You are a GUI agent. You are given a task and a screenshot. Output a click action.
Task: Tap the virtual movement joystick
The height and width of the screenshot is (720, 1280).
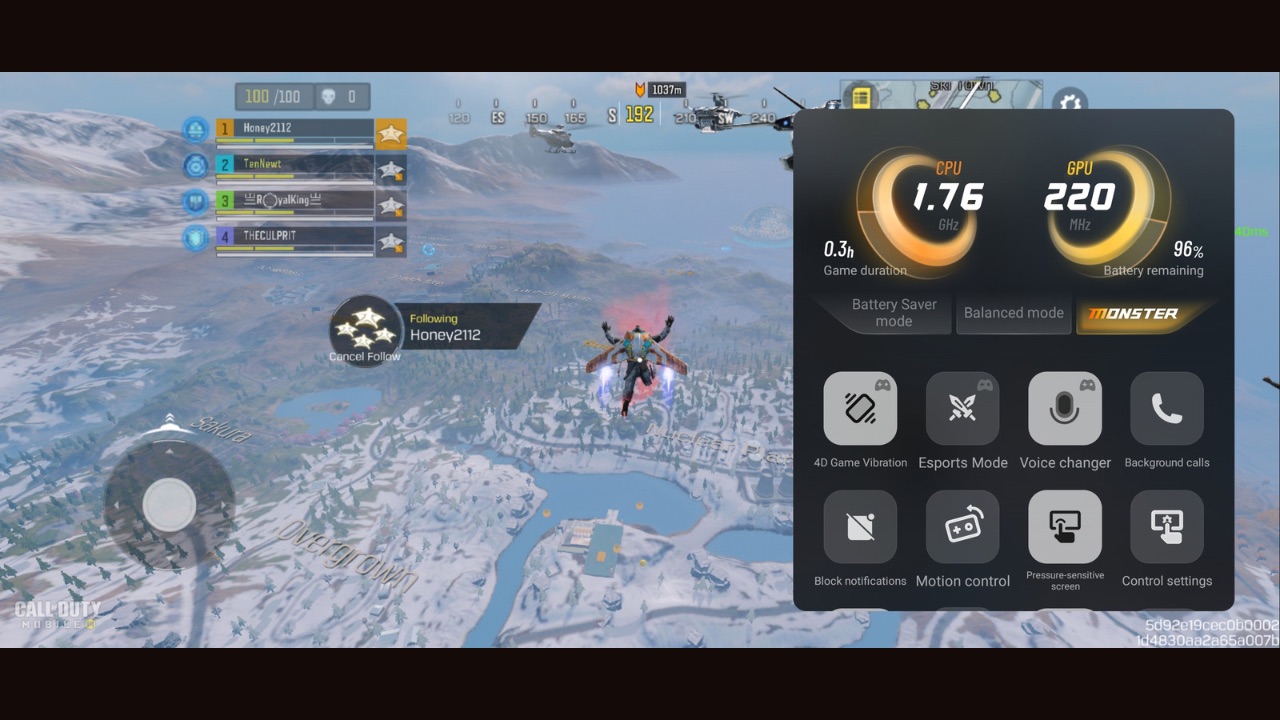point(169,504)
